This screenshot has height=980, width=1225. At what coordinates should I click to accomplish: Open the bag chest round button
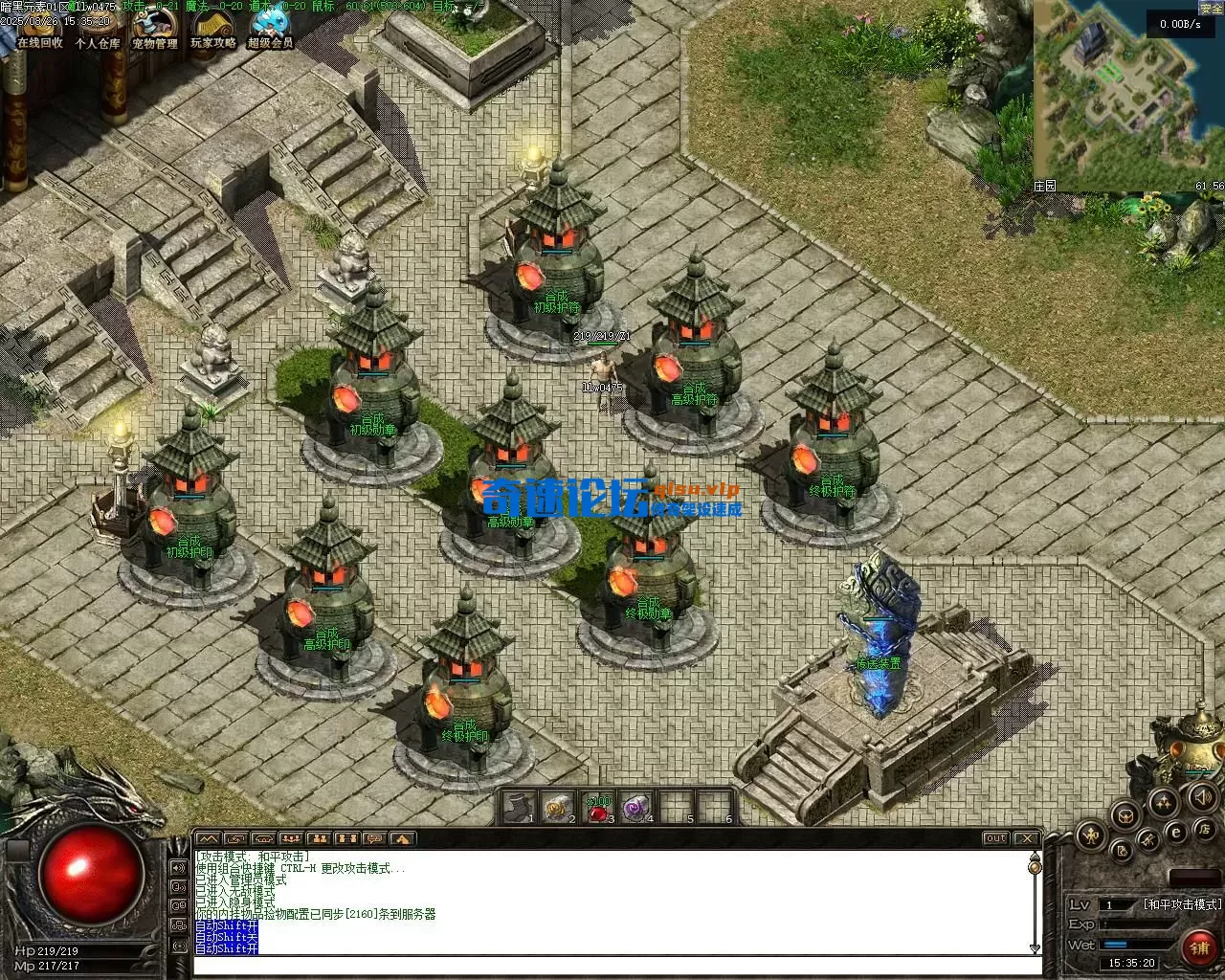coord(1126,814)
